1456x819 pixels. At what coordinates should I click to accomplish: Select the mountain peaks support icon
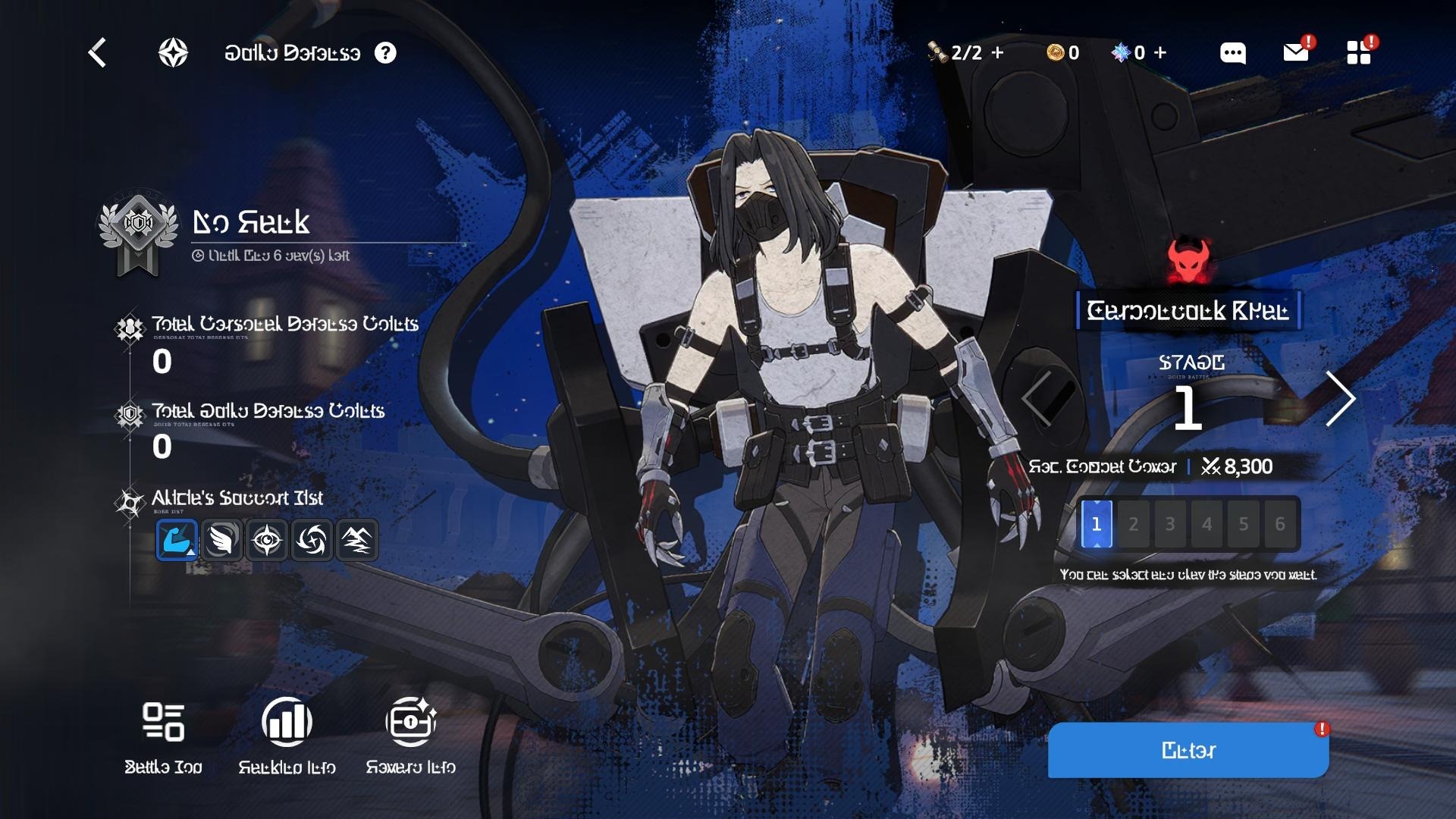tap(356, 540)
